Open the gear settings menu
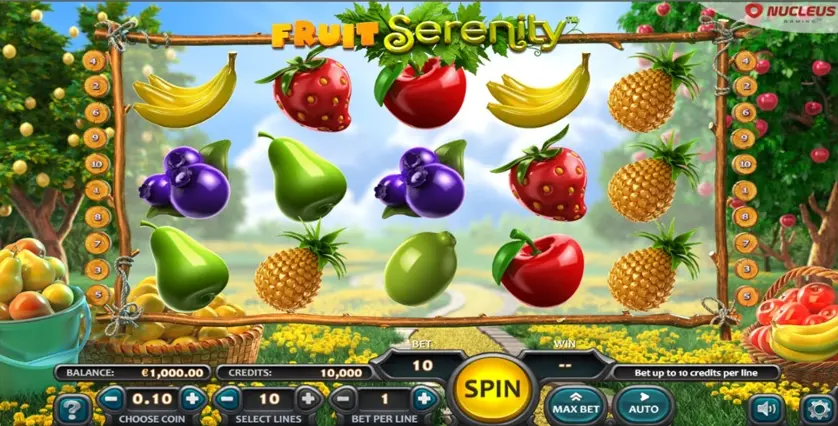Image resolution: width=838 pixels, height=426 pixels. 817,408
